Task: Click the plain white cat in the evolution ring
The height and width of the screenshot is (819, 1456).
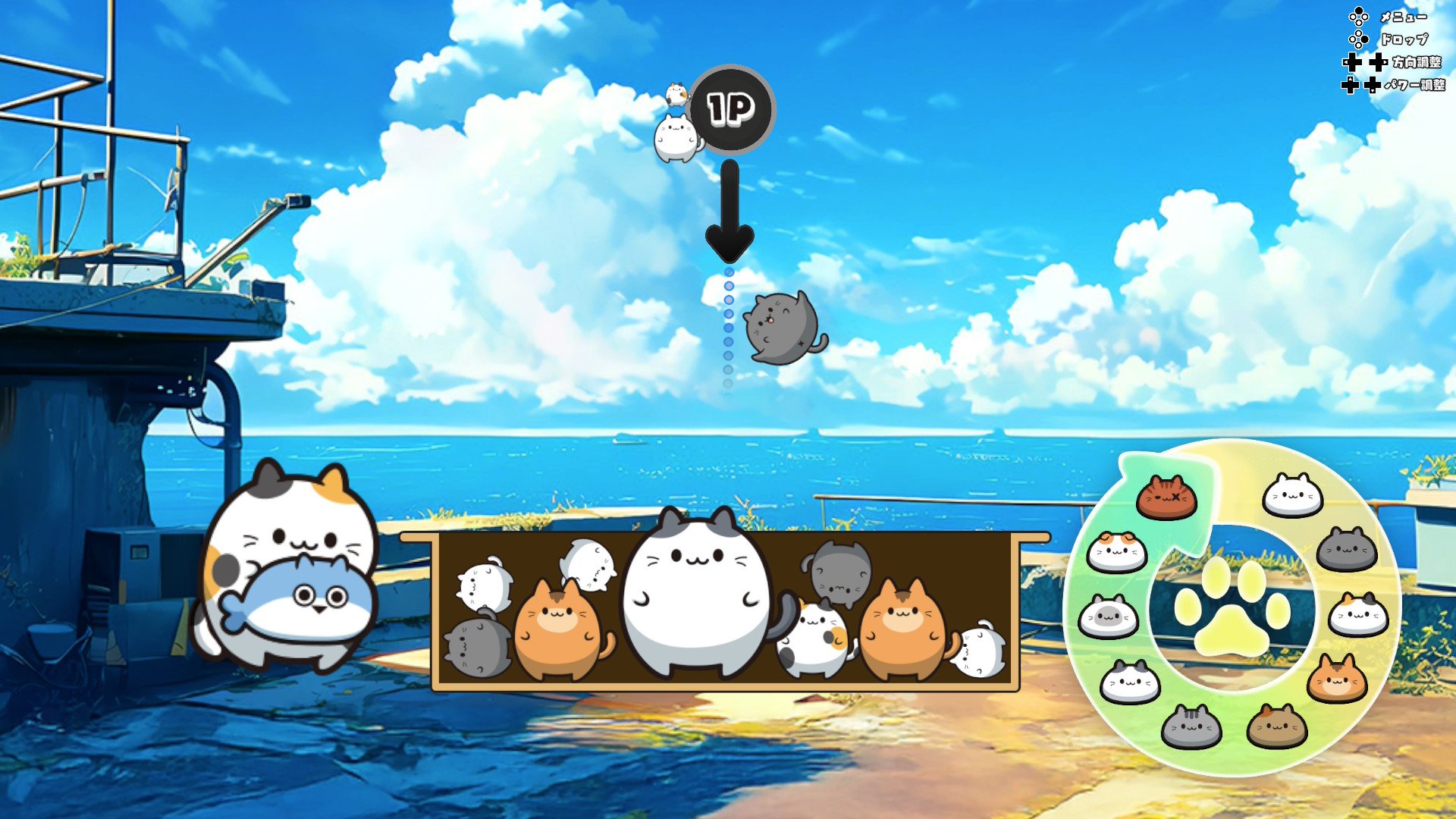Action: (1292, 495)
